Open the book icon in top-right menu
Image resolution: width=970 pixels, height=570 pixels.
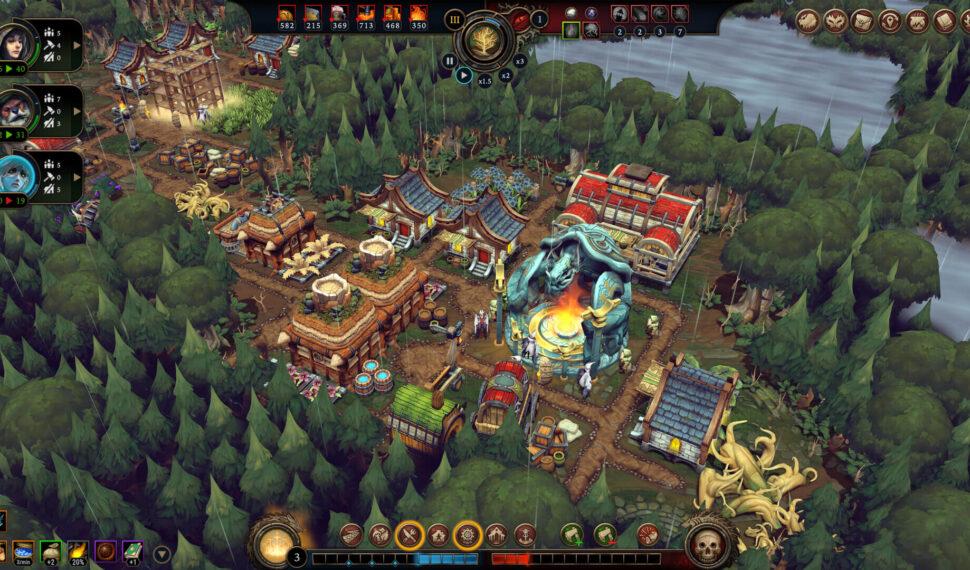[943, 21]
